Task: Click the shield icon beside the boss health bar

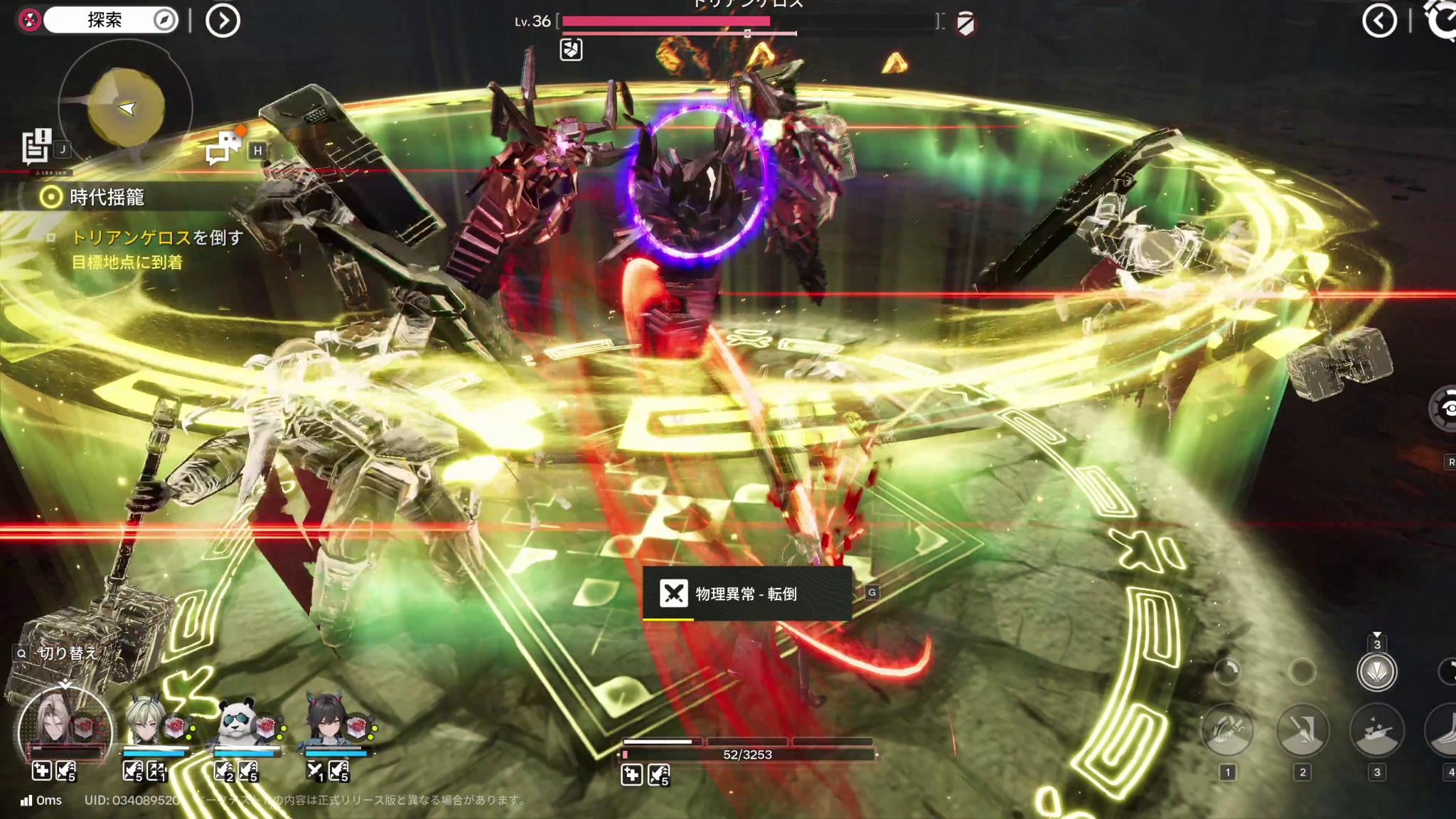Action: 965,24
